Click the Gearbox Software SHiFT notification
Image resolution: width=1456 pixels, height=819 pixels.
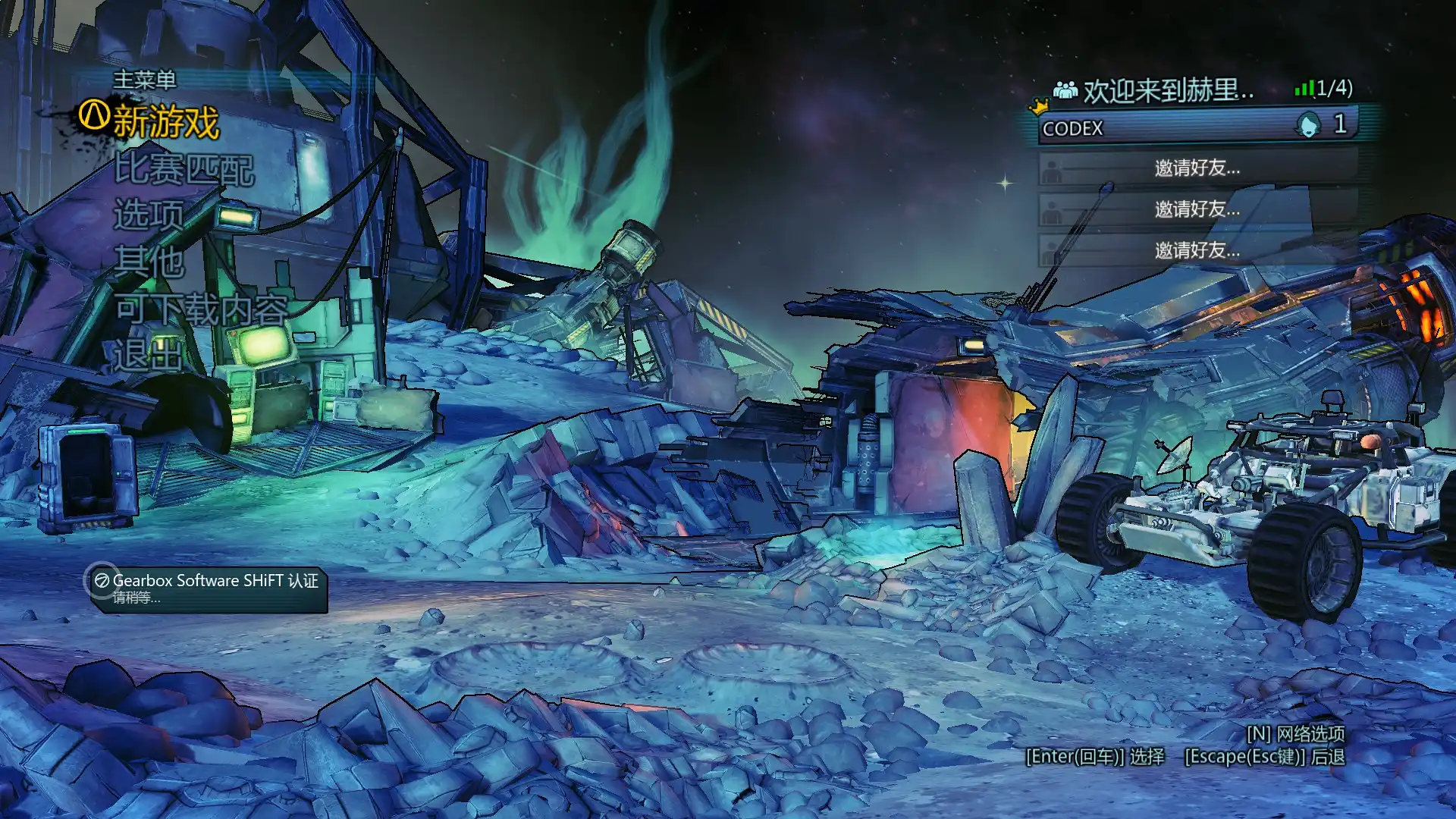pos(209,588)
